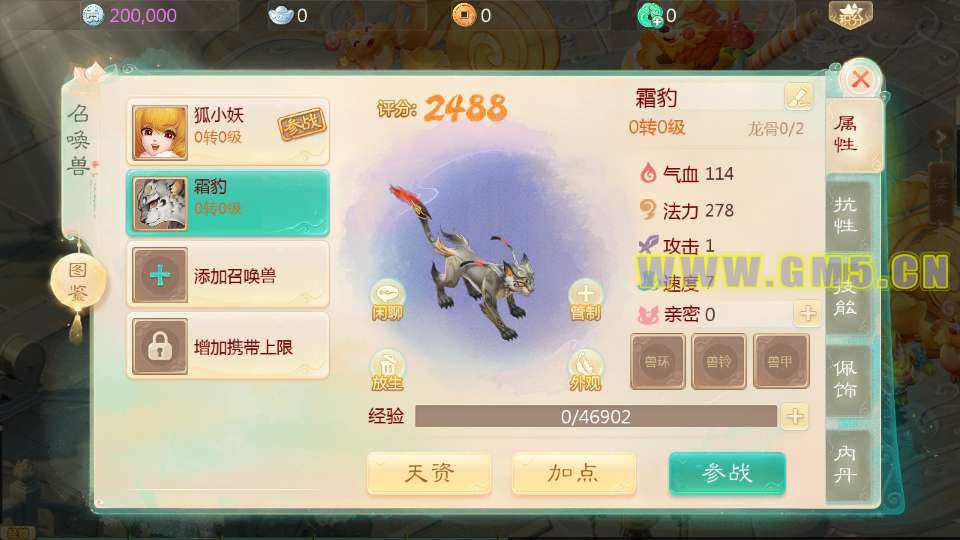Viewport: 960px width, 540px height.
Task: Open the 加点 stat allocation button
Action: tap(574, 473)
